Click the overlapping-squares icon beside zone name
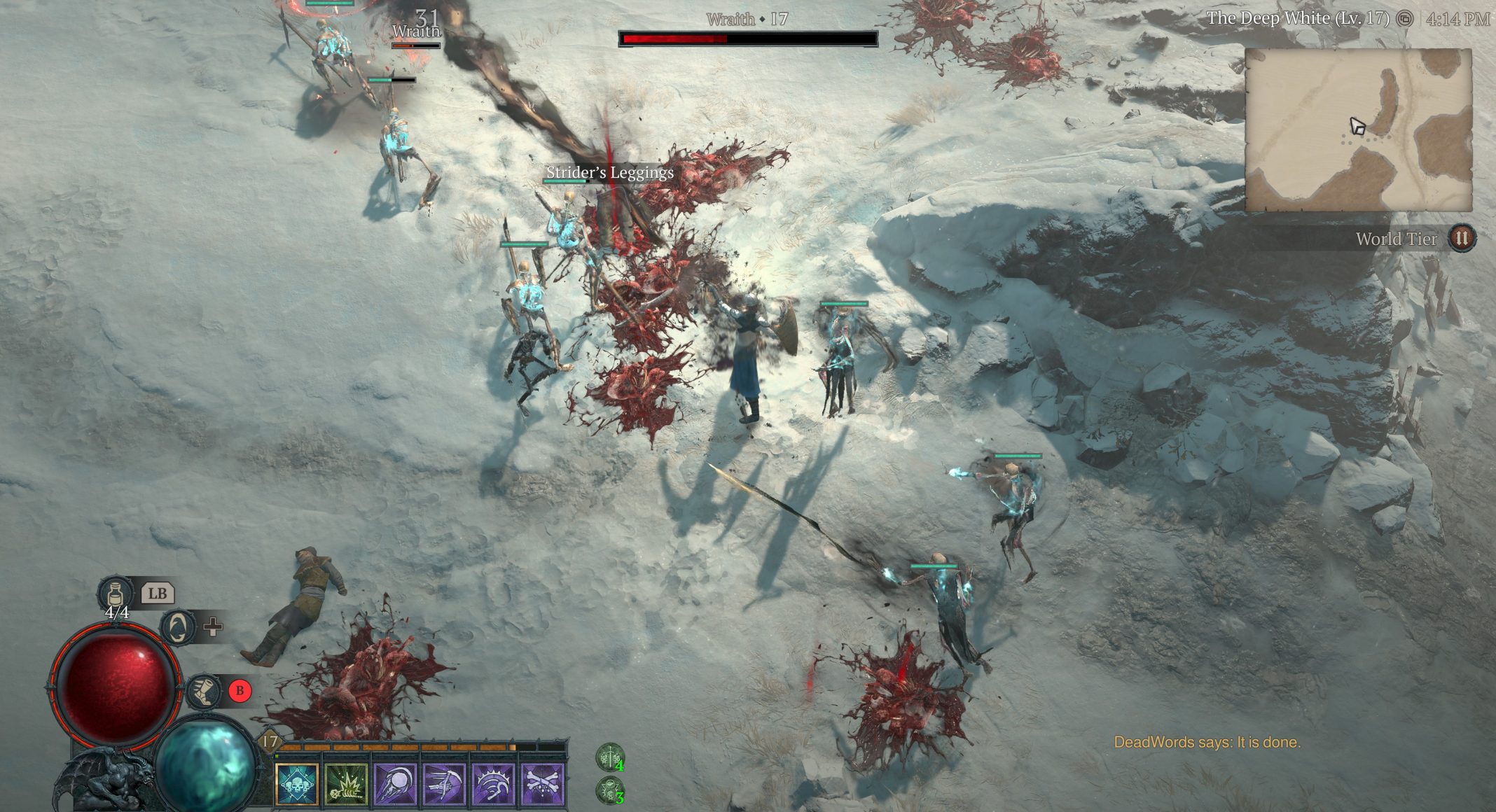This screenshot has height=812, width=1496. [1404, 19]
